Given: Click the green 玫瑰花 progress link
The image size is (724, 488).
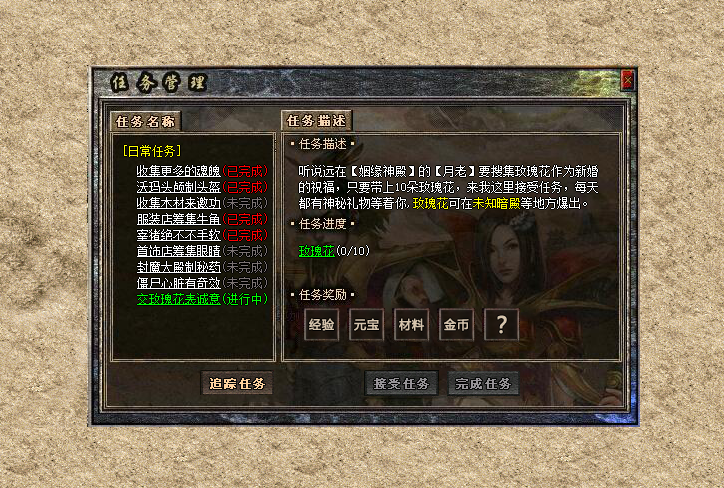Looking at the screenshot, I should pyautogui.click(x=316, y=250).
